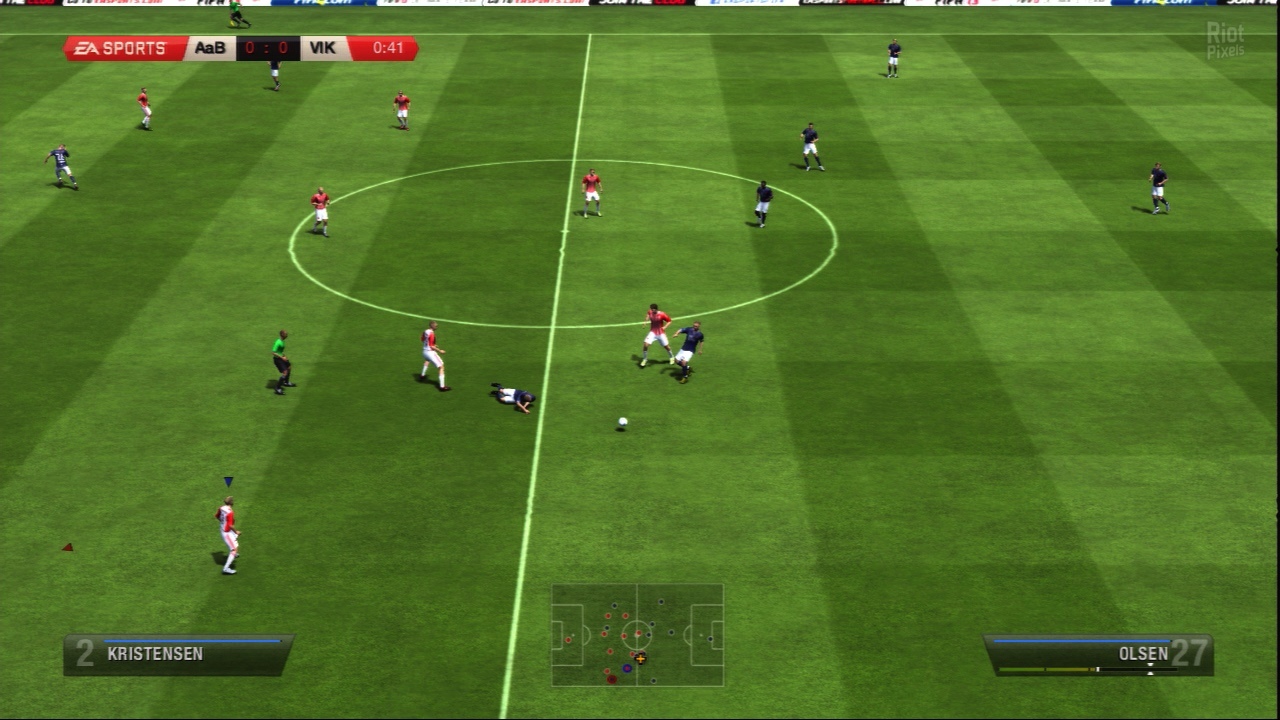Select the Olsen 27 player panel

1098,654
